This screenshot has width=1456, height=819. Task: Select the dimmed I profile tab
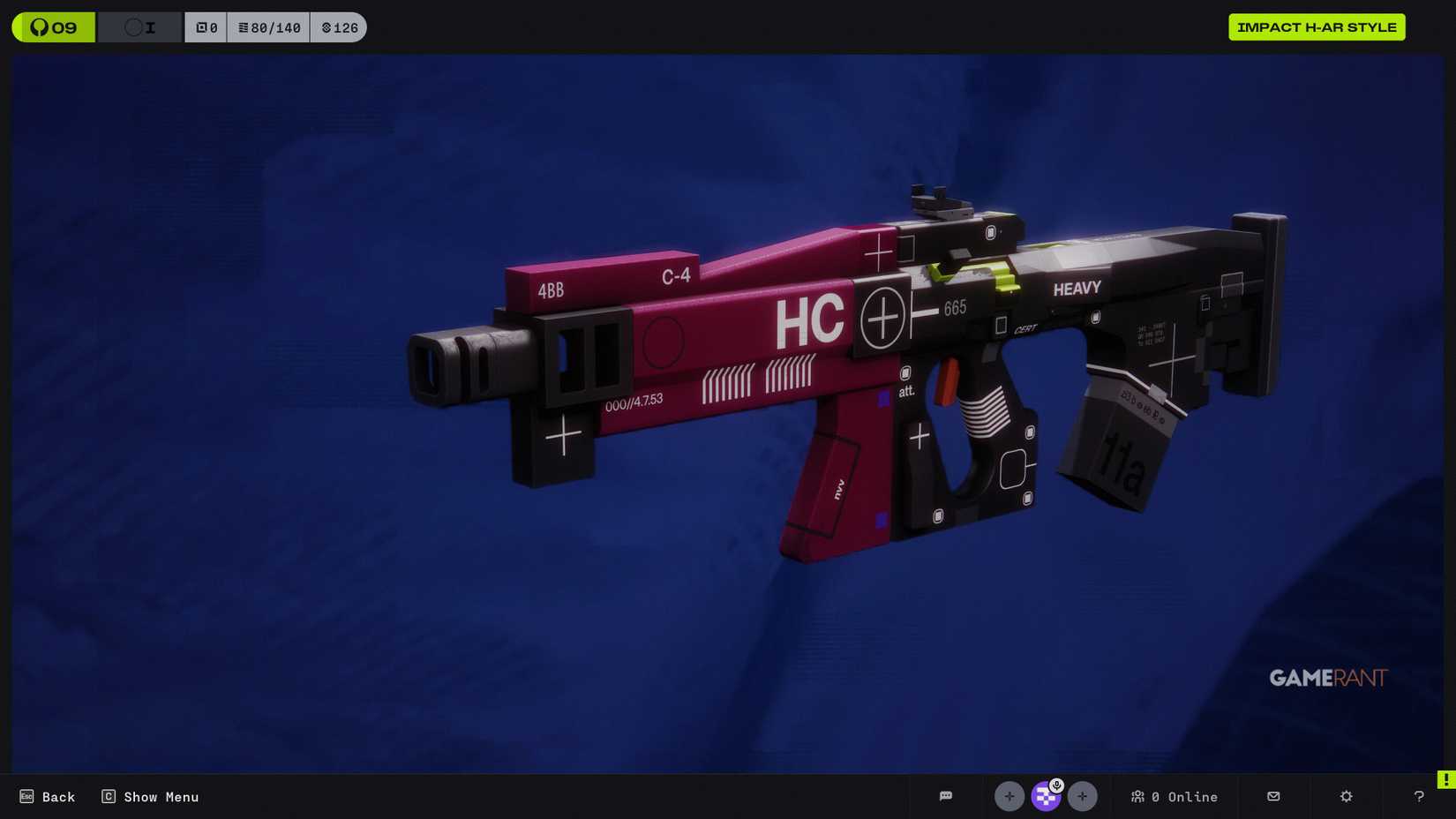point(139,27)
